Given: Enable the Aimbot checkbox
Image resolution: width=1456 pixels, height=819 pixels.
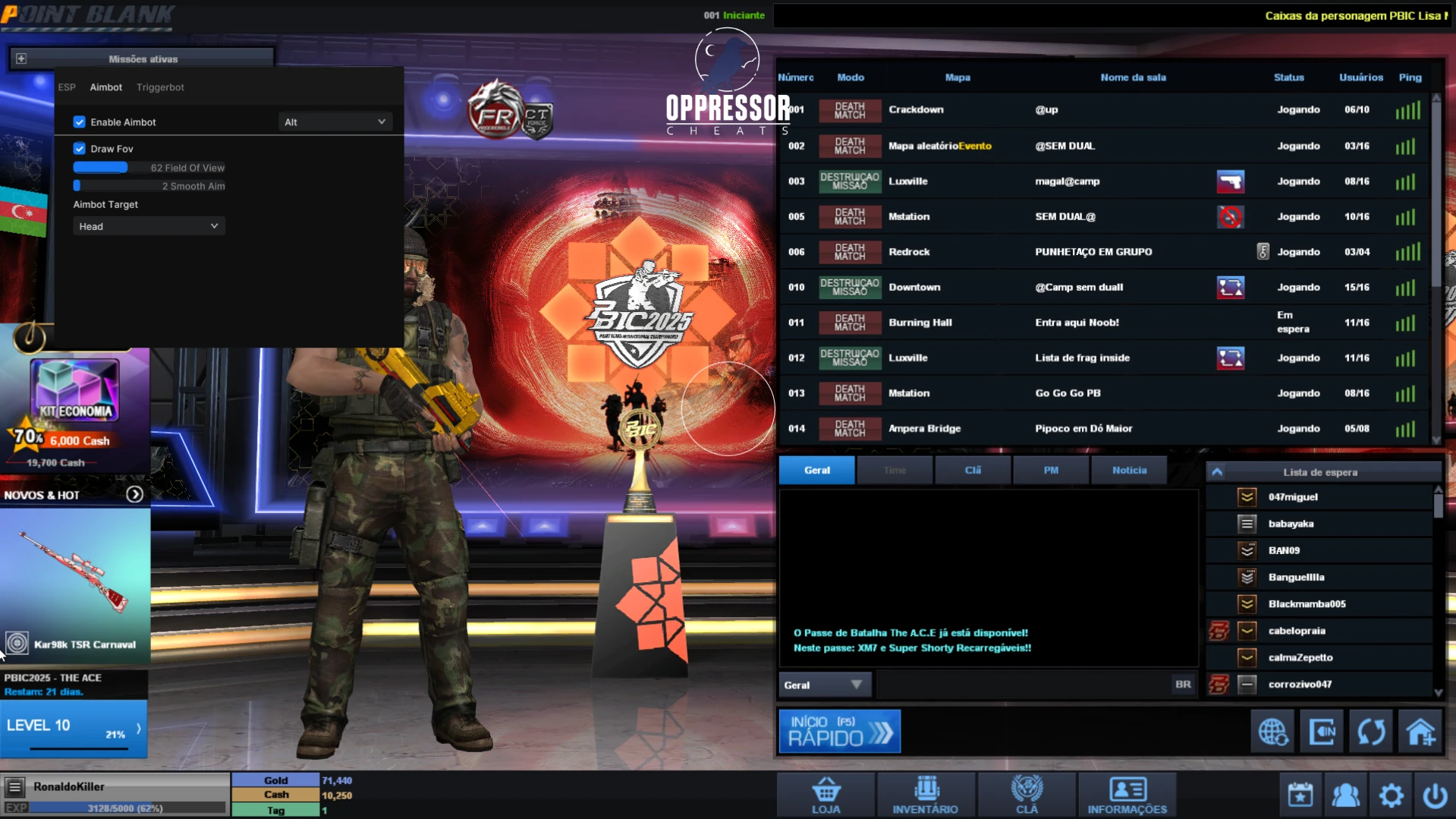Looking at the screenshot, I should 80,121.
